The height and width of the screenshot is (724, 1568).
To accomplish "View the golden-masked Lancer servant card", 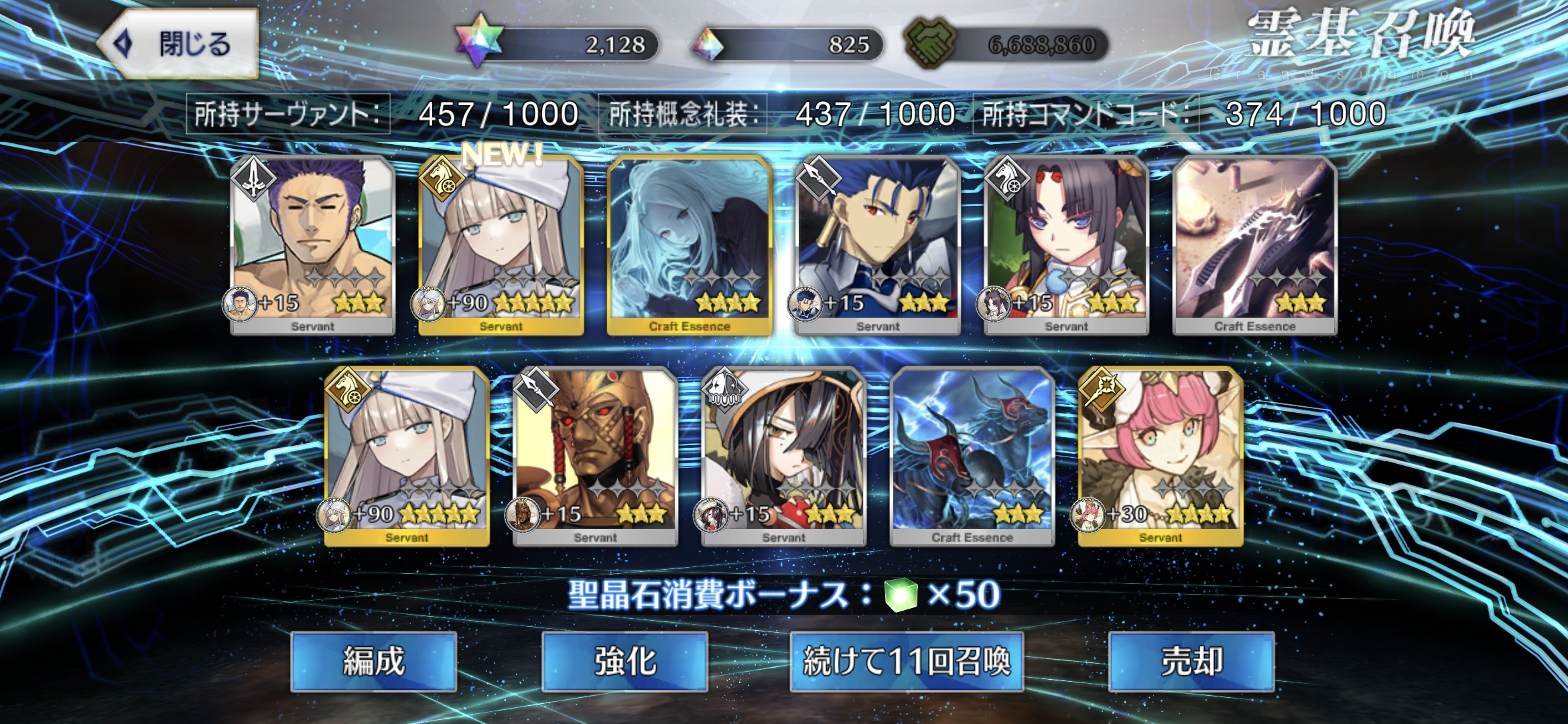I will (x=595, y=457).
